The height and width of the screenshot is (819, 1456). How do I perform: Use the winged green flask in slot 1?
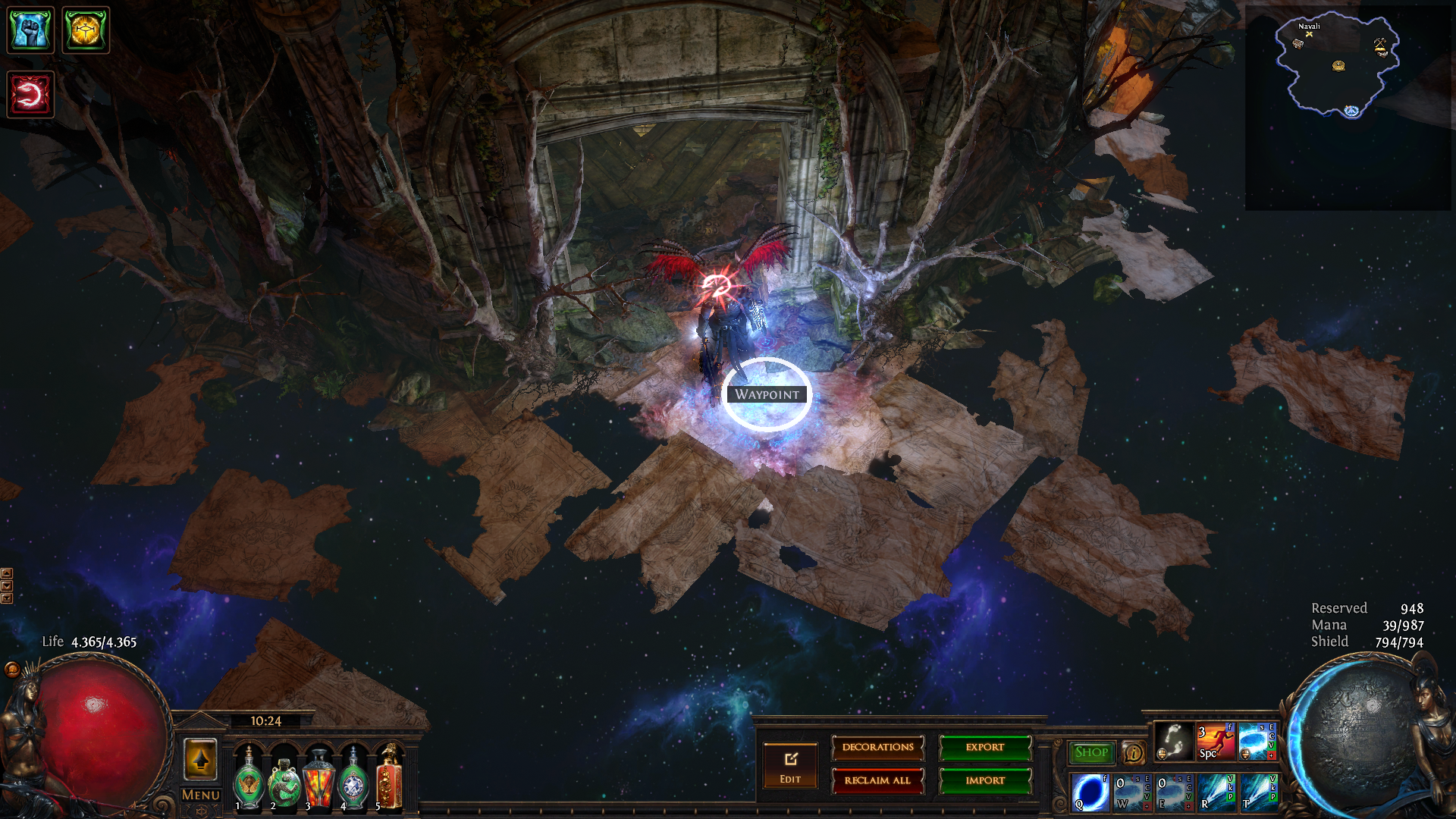249,779
